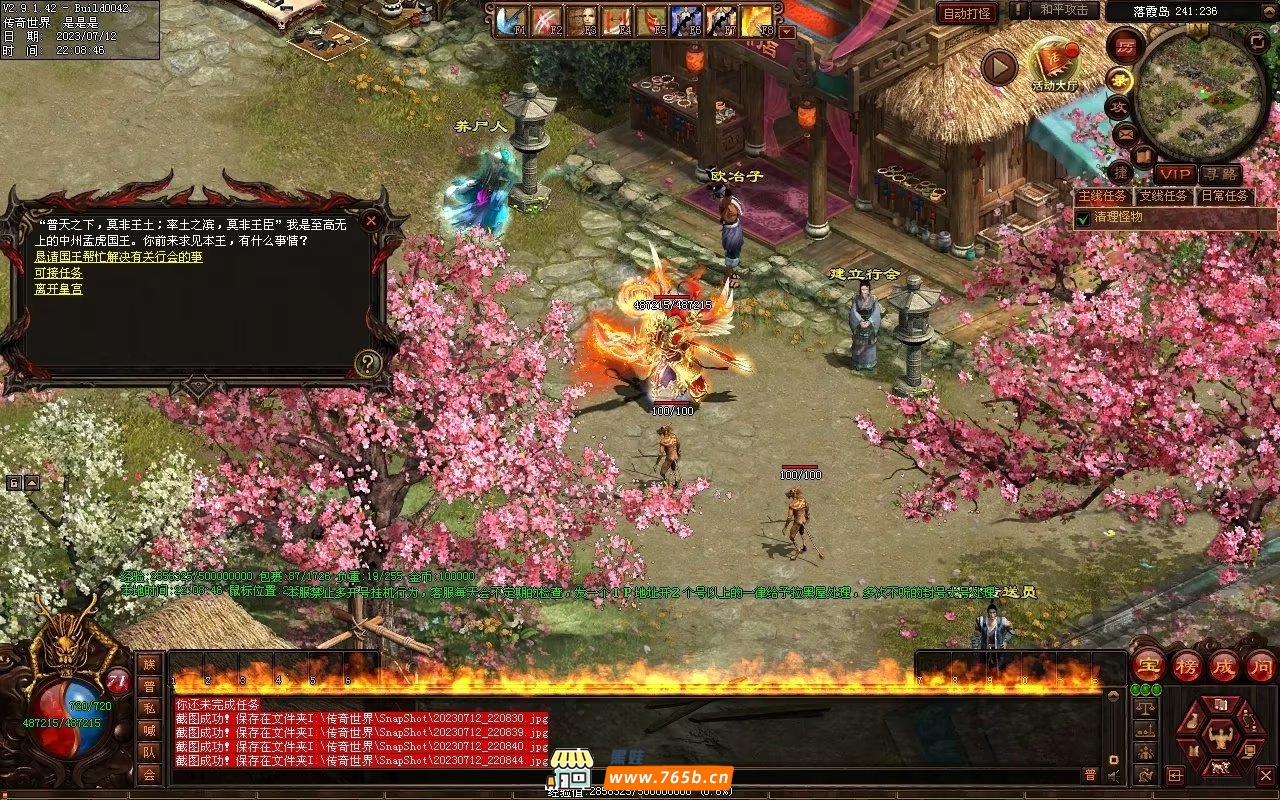
Task: Choose 离开皇宫 to leave the palace
Action: pos(58,289)
